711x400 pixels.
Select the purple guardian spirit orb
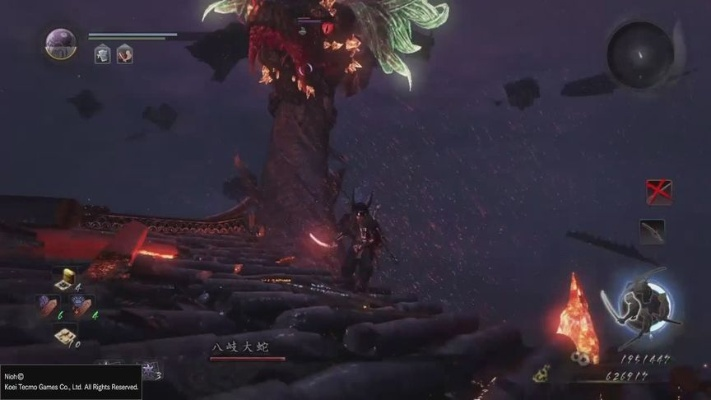59,43
